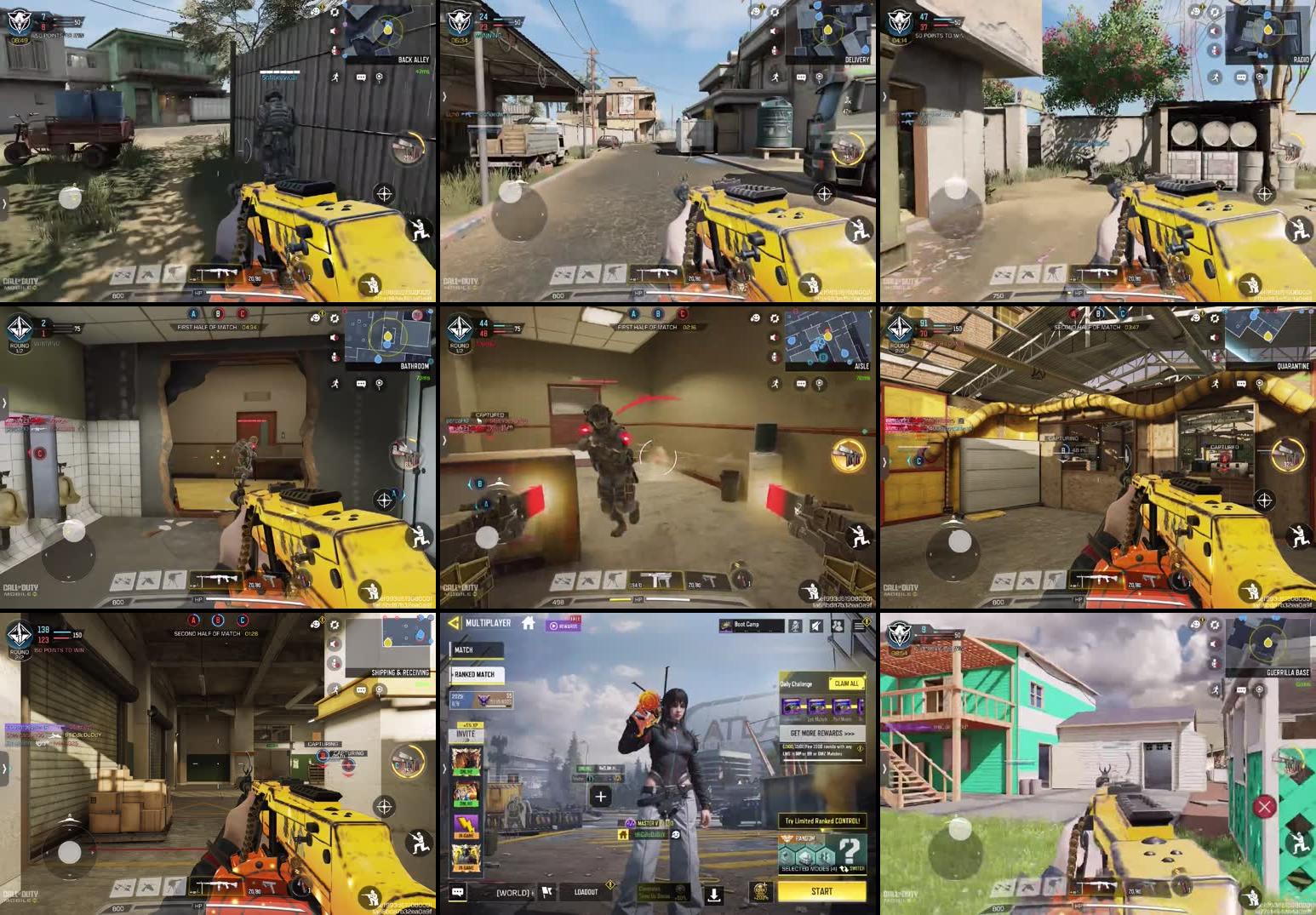
Task: Toggle the speaker mute icon in the lobby header
Action: click(x=815, y=624)
